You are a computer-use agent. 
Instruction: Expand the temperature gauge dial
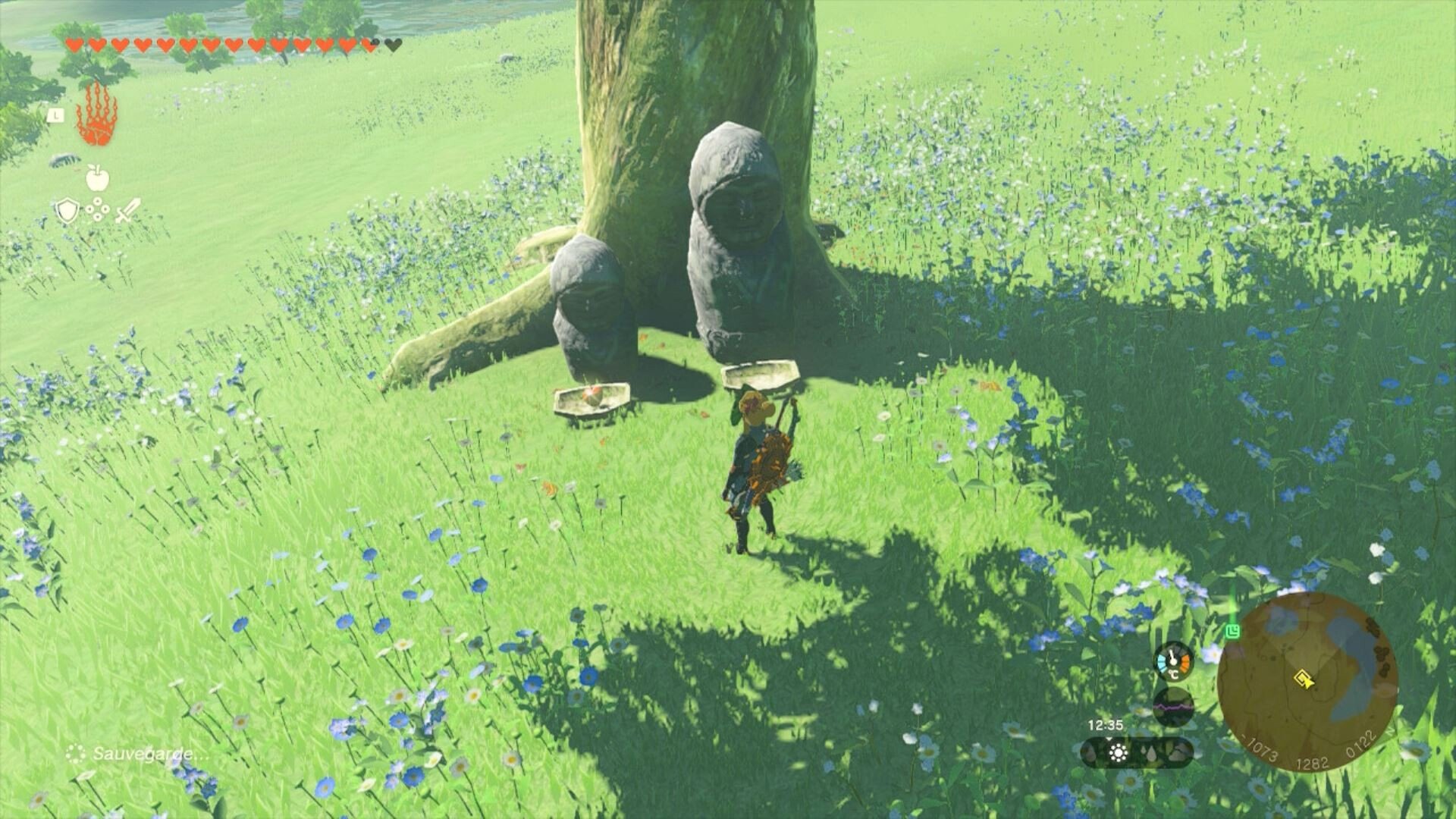(x=1173, y=663)
